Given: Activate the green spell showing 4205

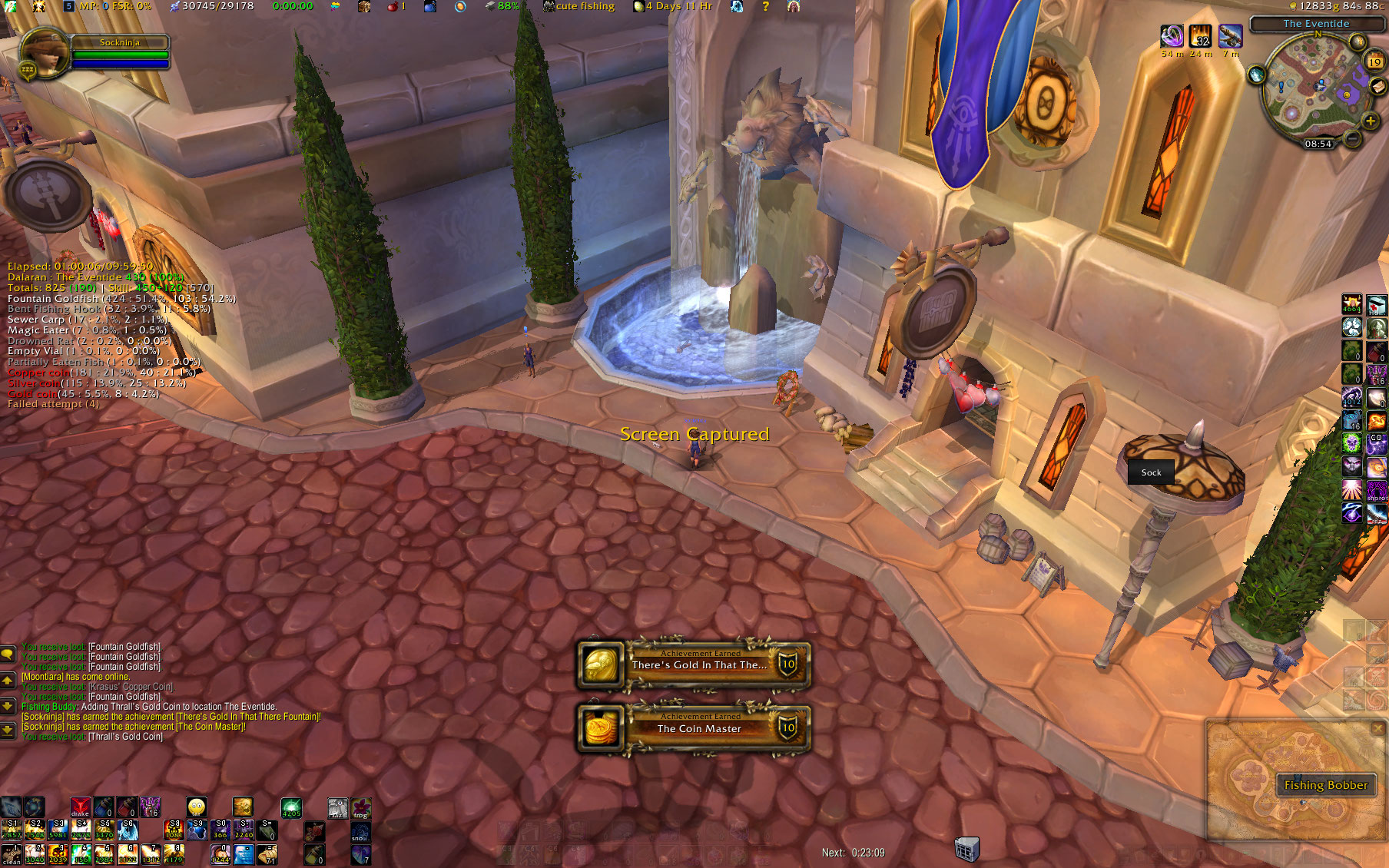Looking at the screenshot, I should (x=291, y=807).
